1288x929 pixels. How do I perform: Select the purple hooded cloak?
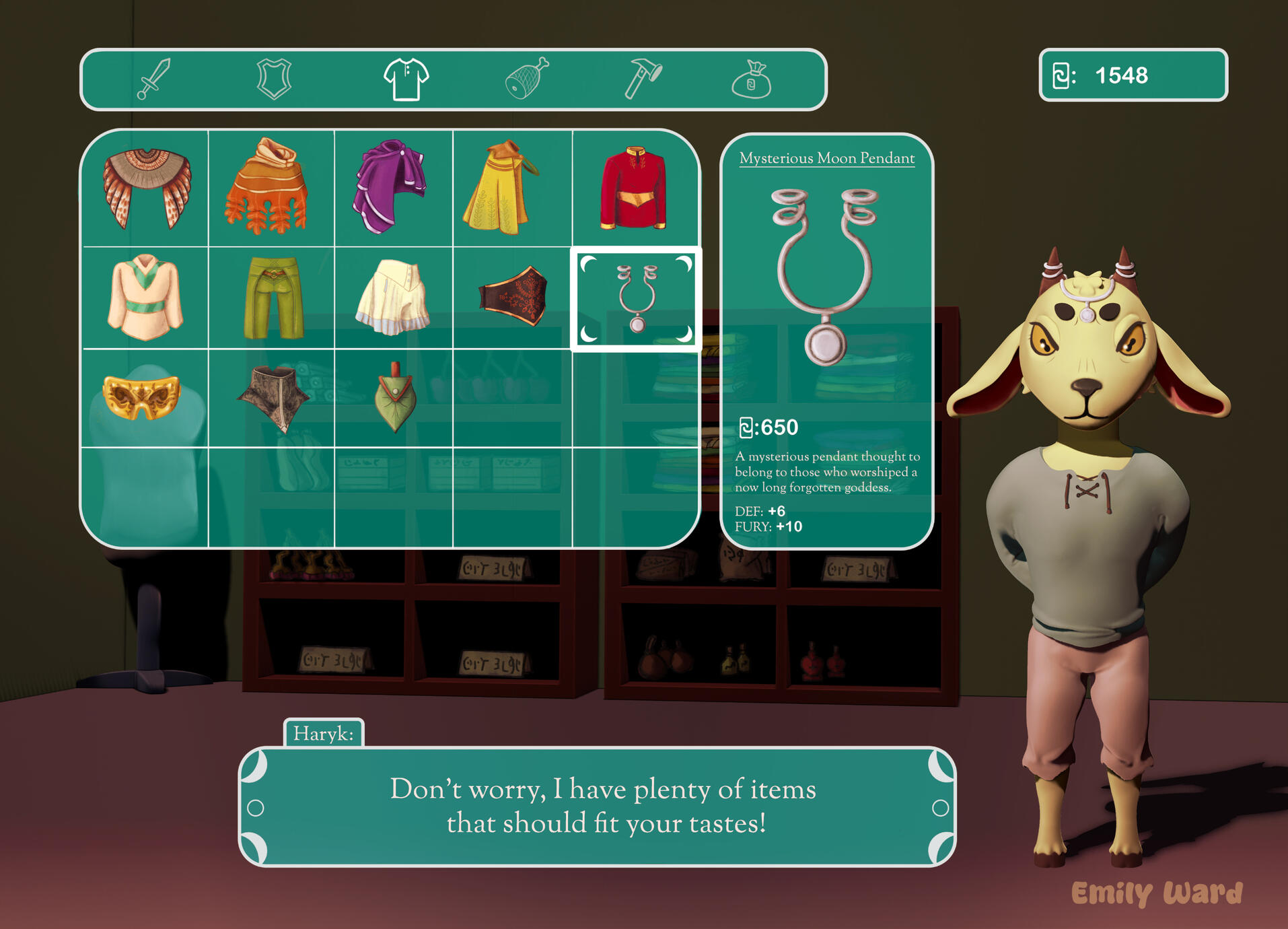(x=392, y=185)
